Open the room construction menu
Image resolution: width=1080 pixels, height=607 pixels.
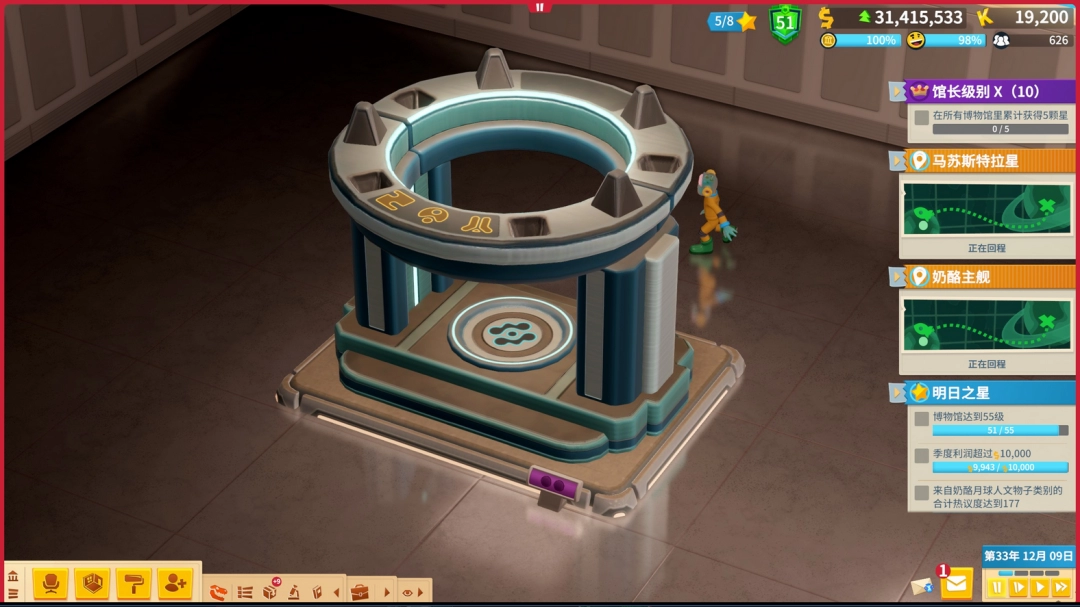coord(92,583)
